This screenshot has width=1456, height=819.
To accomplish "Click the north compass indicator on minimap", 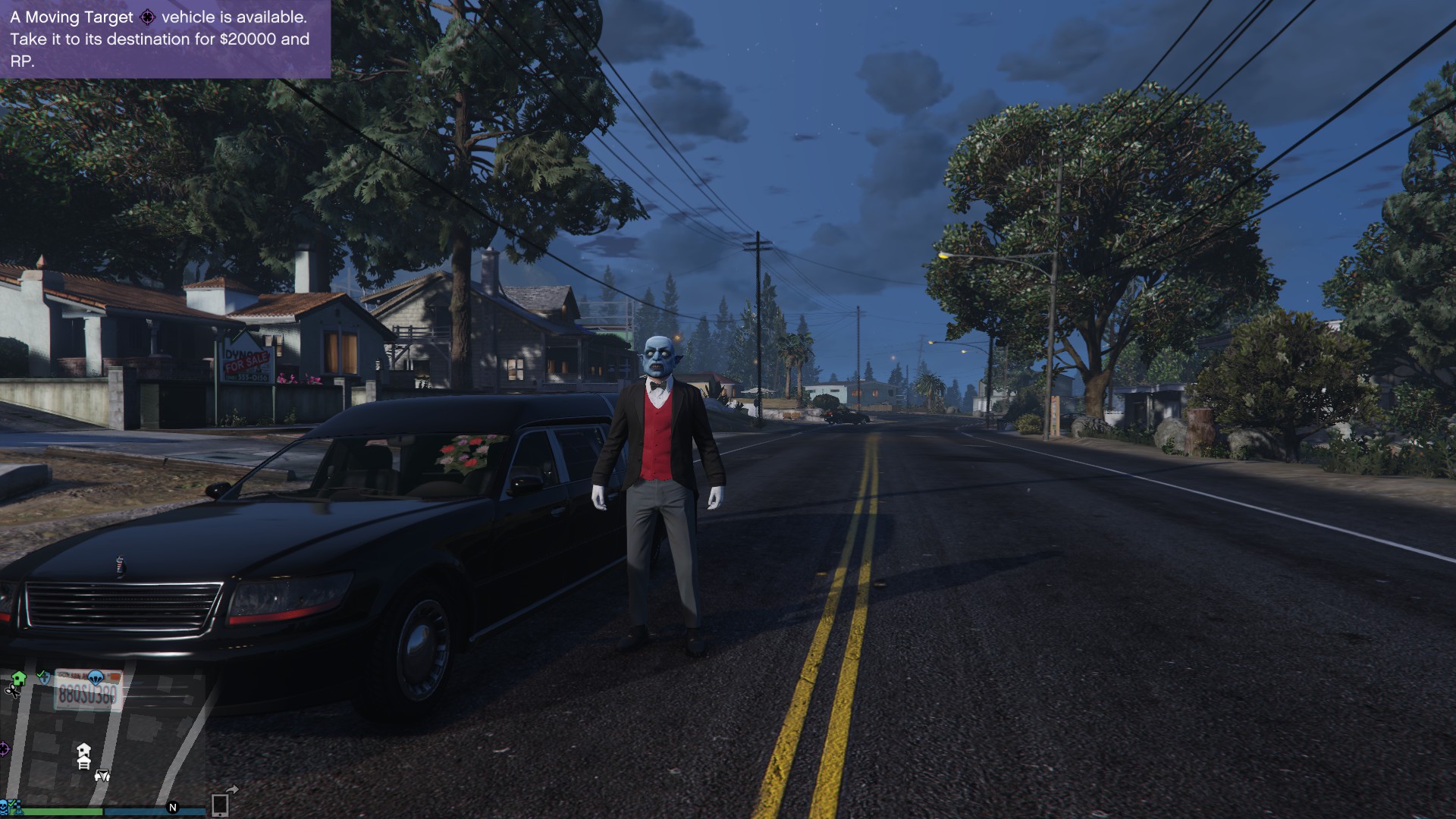I will tap(173, 808).
